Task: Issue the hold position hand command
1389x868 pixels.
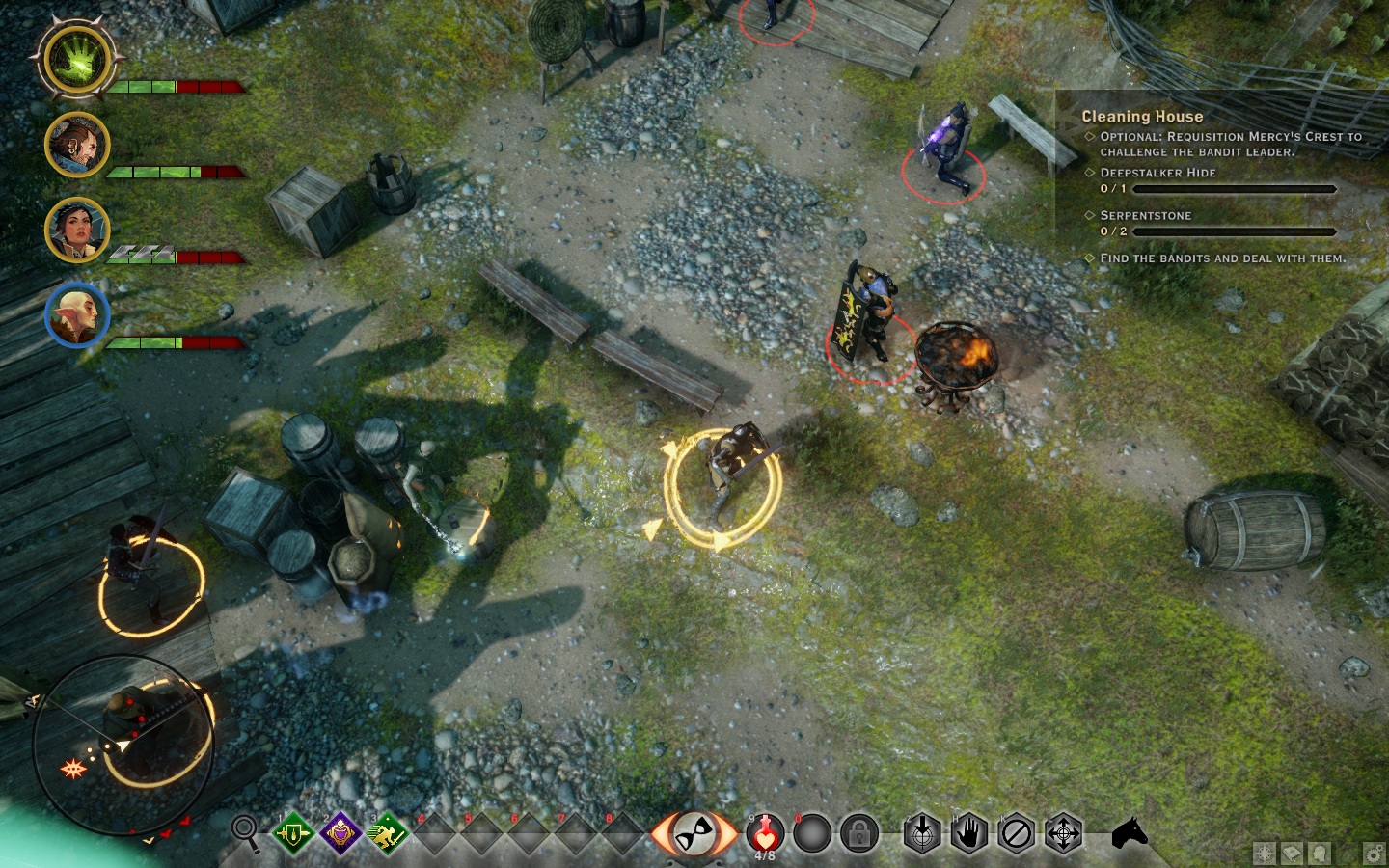Action: tap(969, 833)
